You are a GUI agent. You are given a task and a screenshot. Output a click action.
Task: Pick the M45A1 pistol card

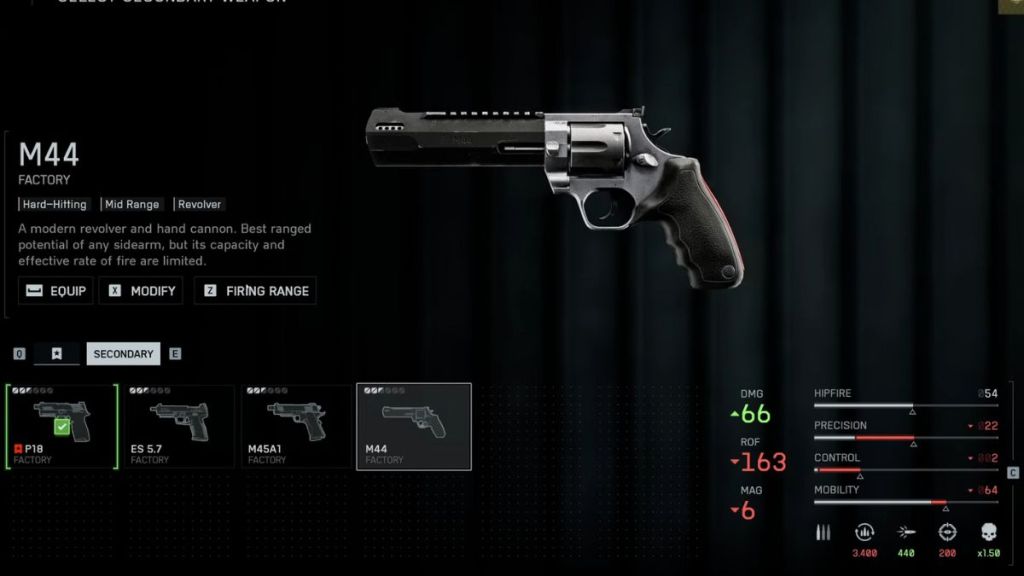pyautogui.click(x=296, y=426)
